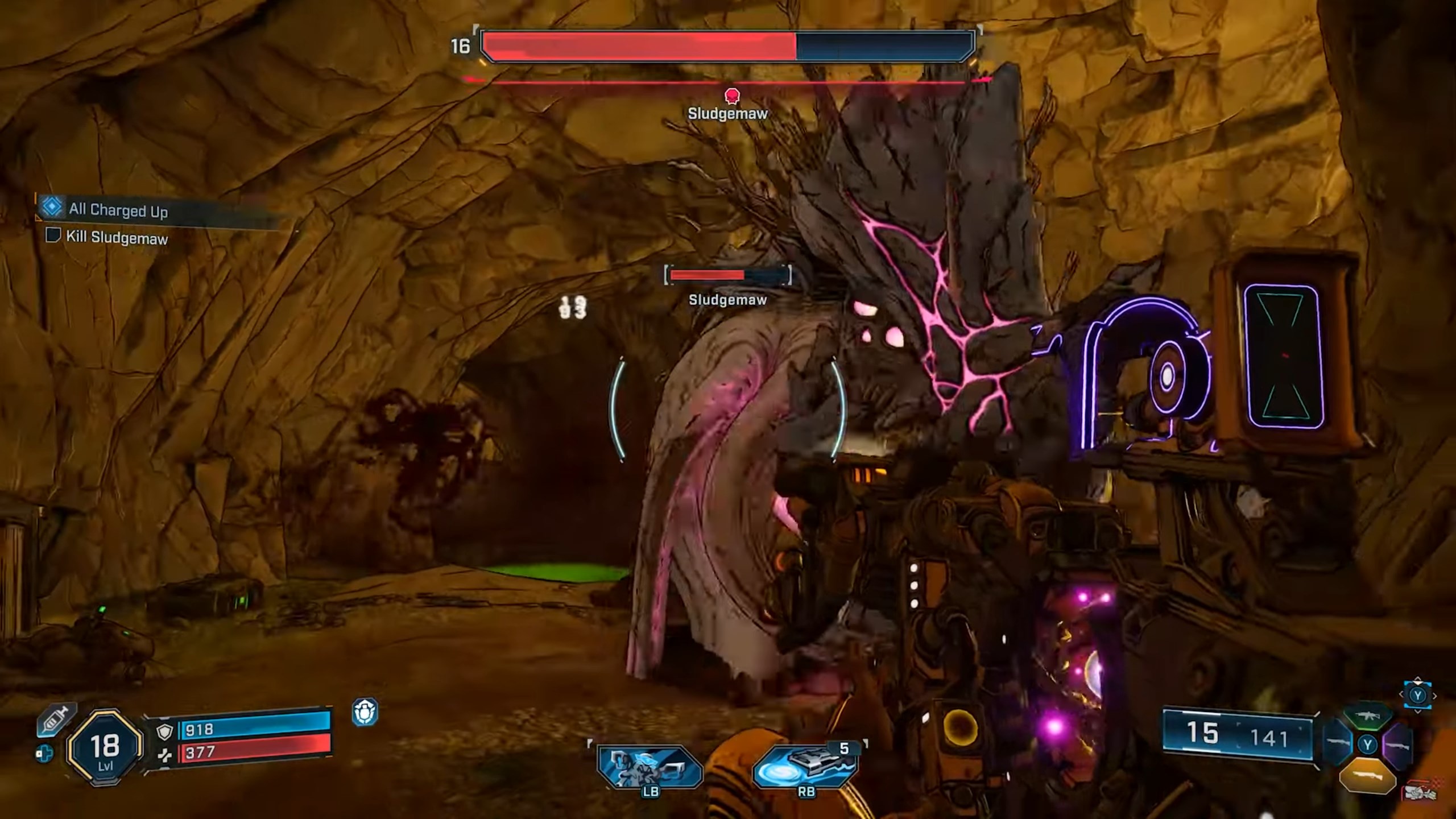Screen dimensions: 1456x819
Task: Select the Kill Sludgemaw objective text
Action: 117,239
